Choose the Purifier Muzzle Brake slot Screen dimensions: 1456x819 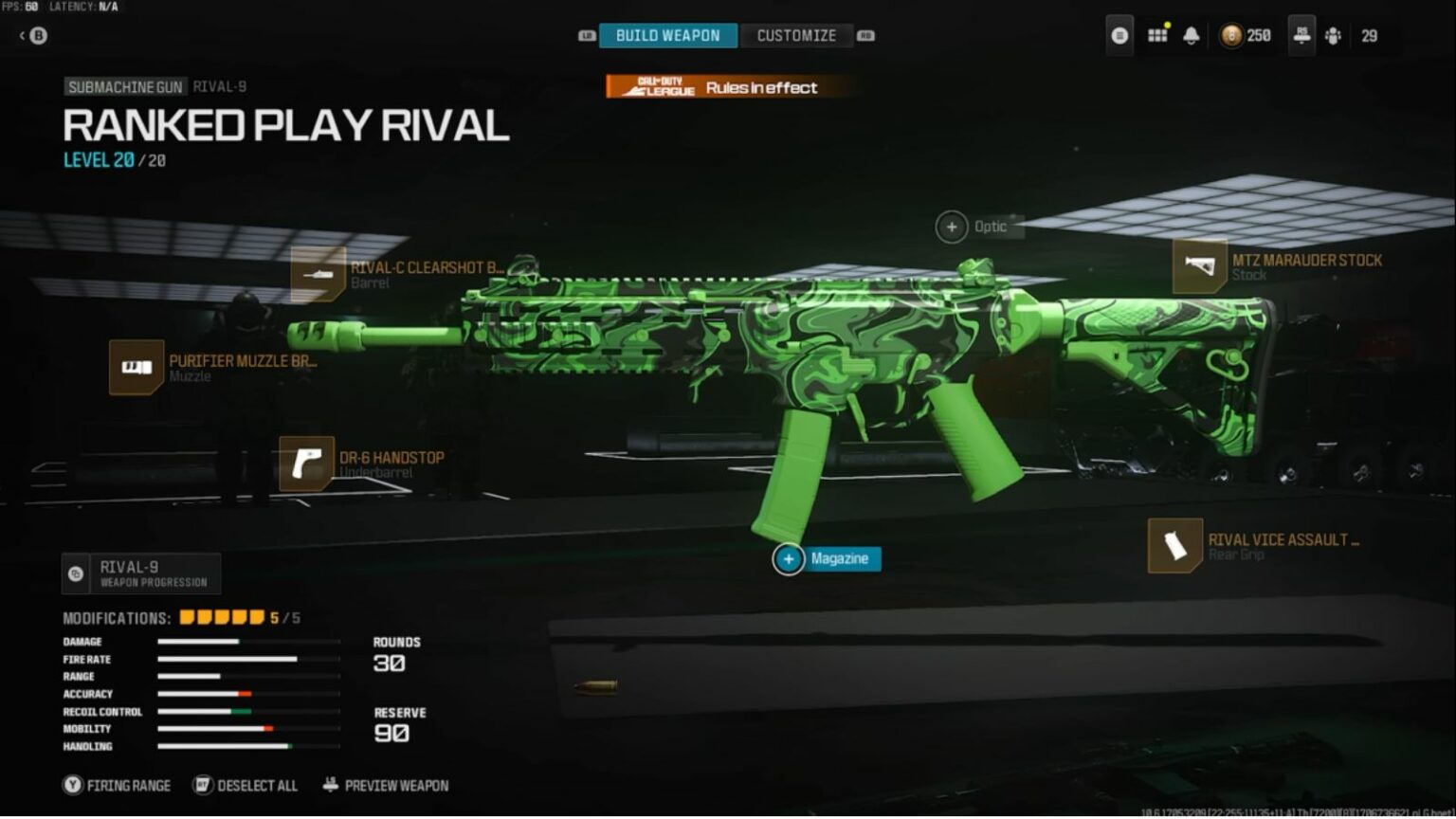click(x=136, y=368)
